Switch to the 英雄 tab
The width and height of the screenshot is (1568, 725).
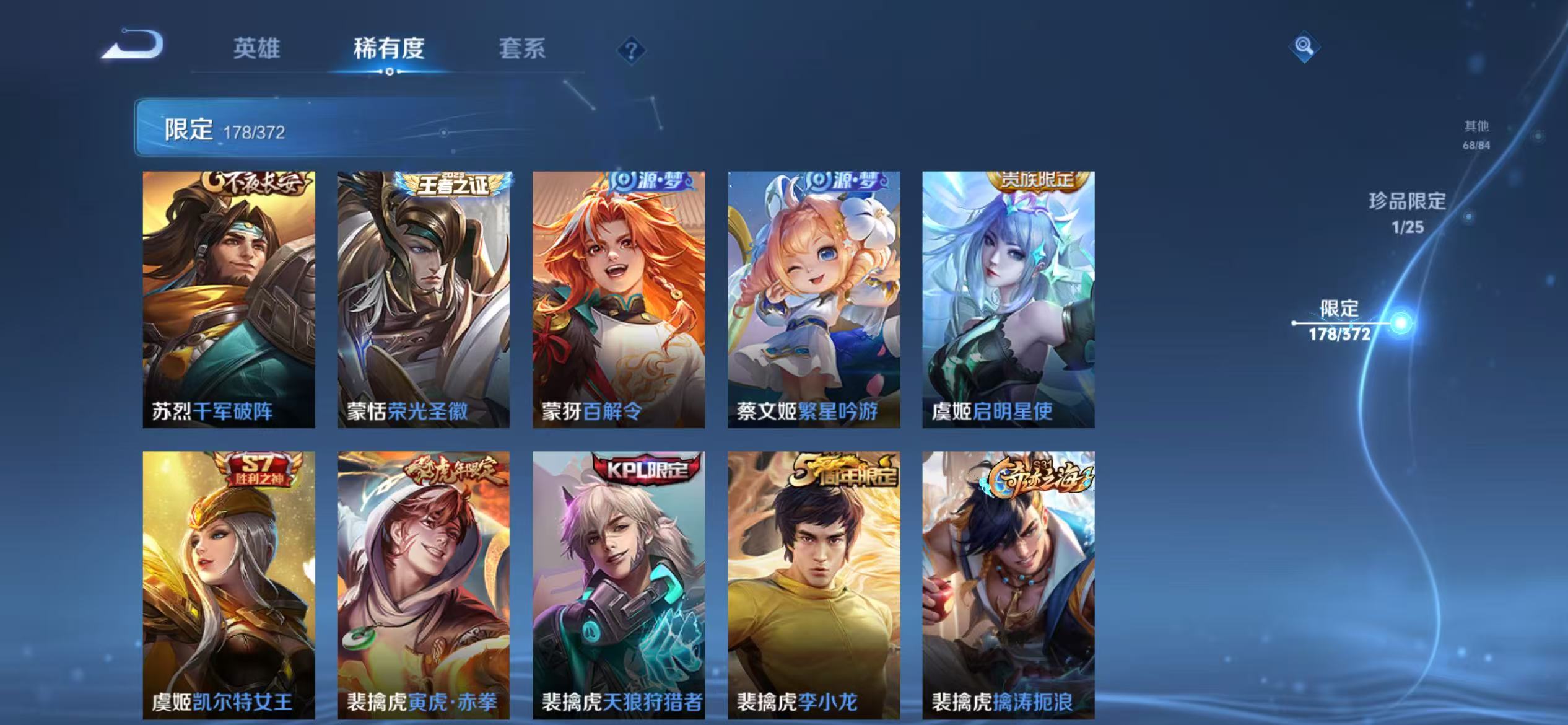(x=257, y=50)
